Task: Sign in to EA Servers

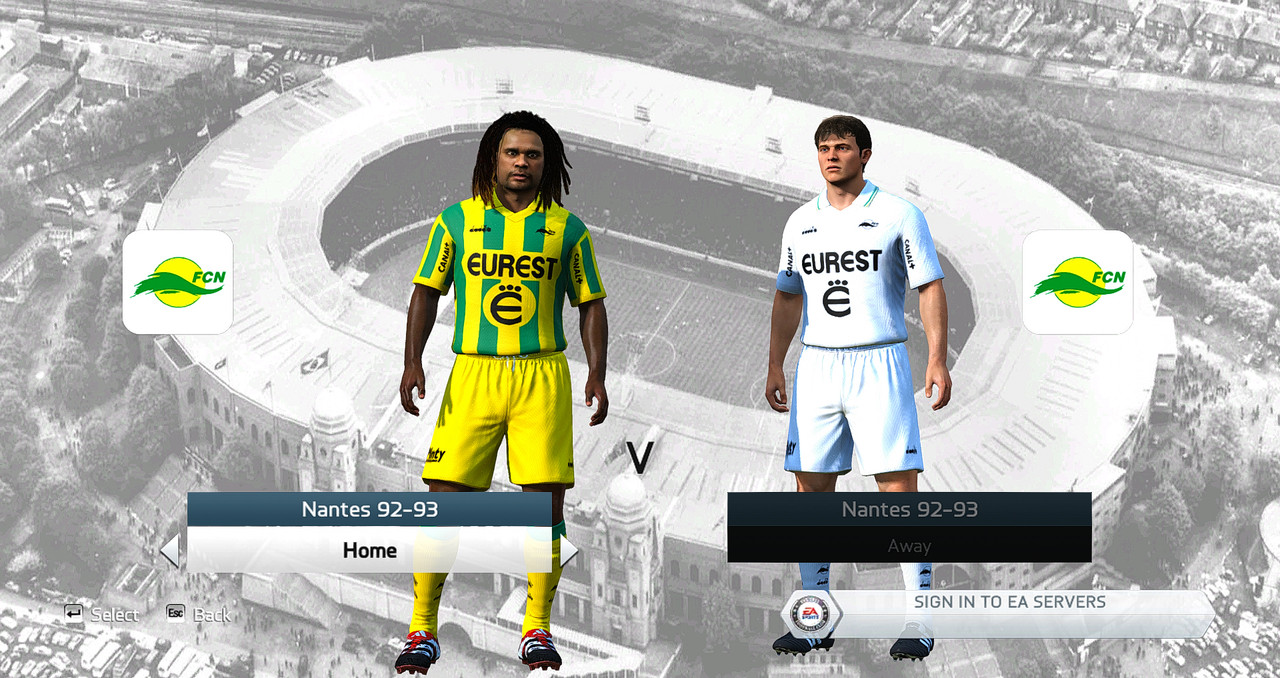Action: [x=1010, y=602]
